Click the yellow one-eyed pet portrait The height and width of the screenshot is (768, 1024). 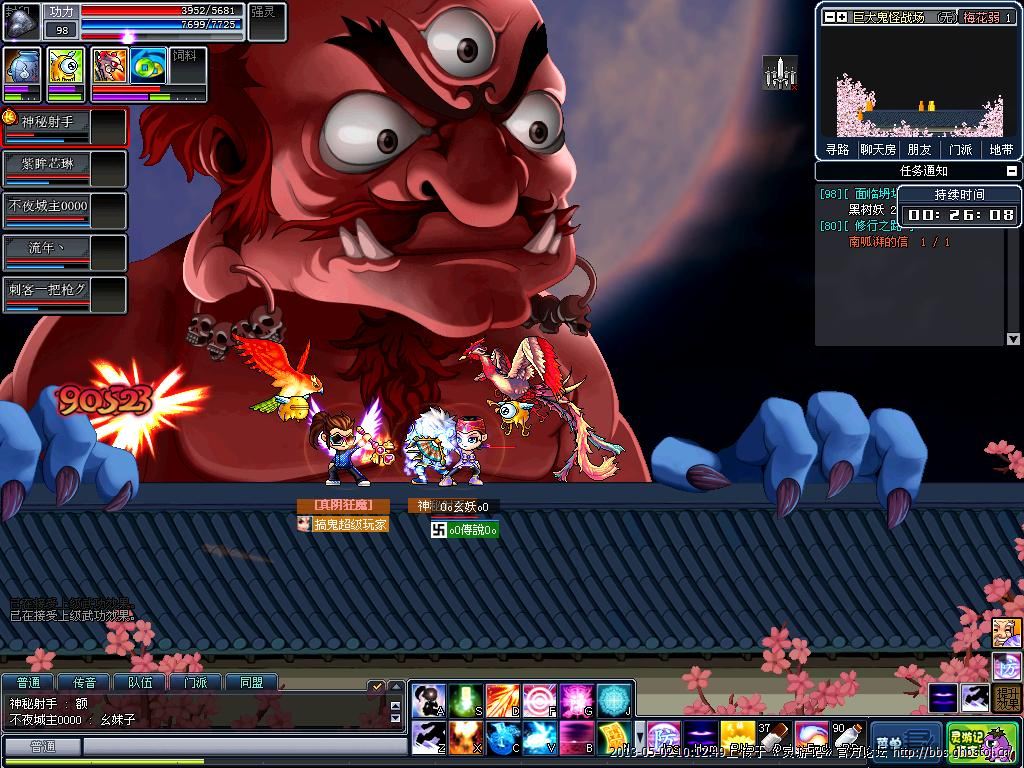point(66,70)
